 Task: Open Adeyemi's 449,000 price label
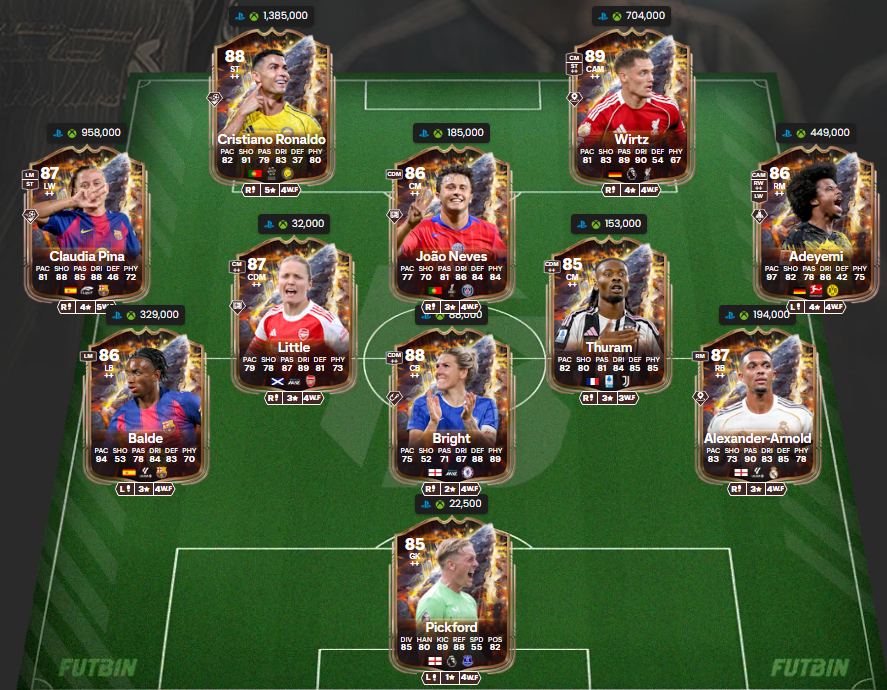pyautogui.click(x=817, y=133)
